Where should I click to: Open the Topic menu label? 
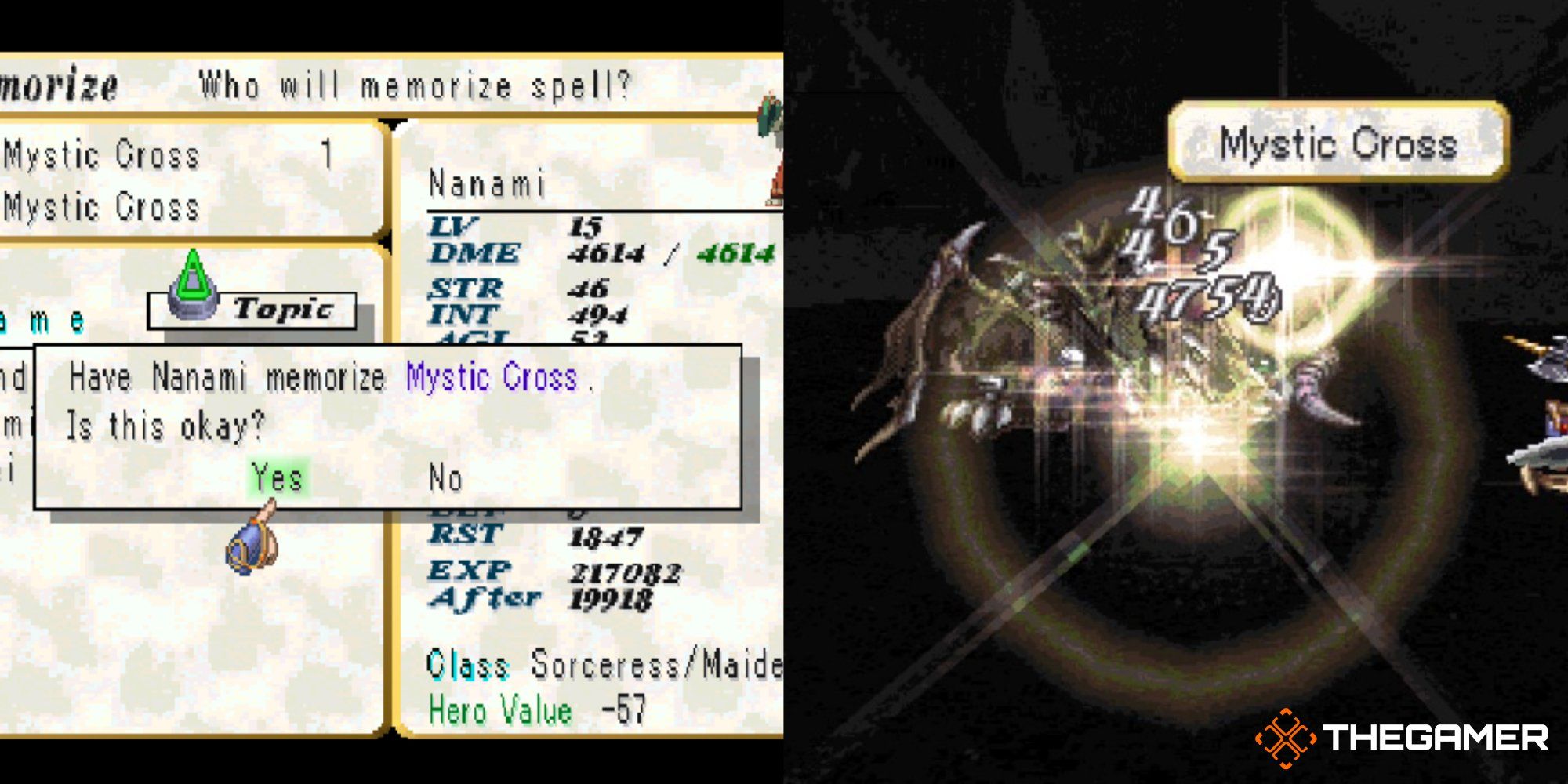(282, 308)
